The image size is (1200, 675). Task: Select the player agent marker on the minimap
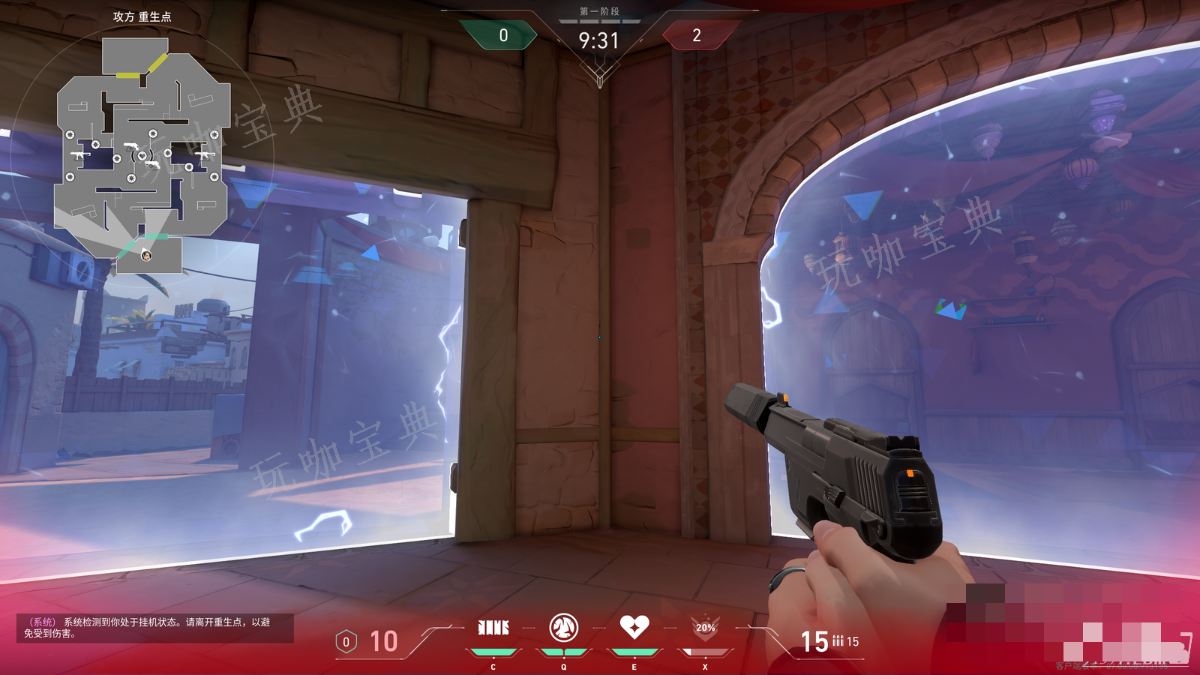pyautogui.click(x=146, y=254)
